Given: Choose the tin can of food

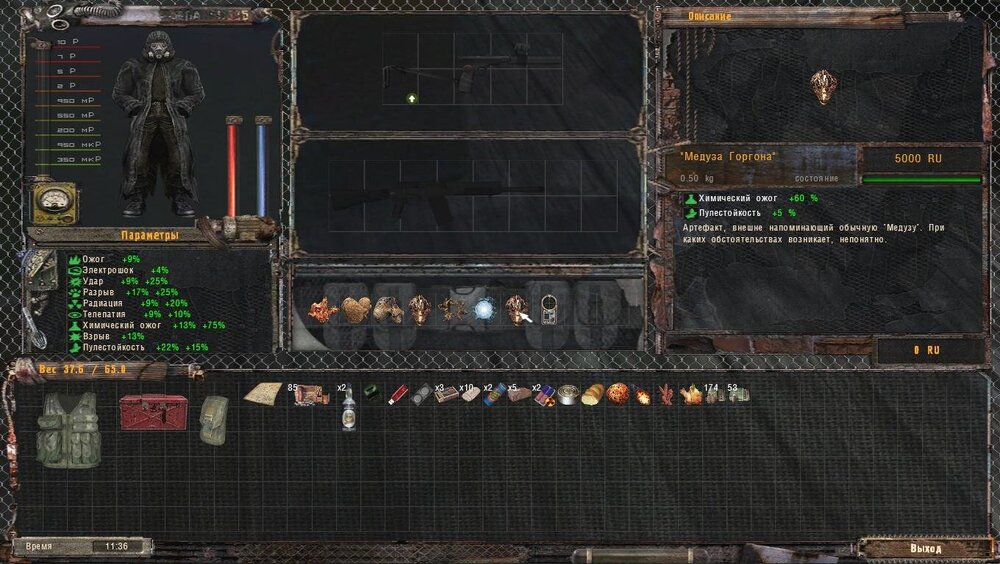Looking at the screenshot, I should pos(569,395).
